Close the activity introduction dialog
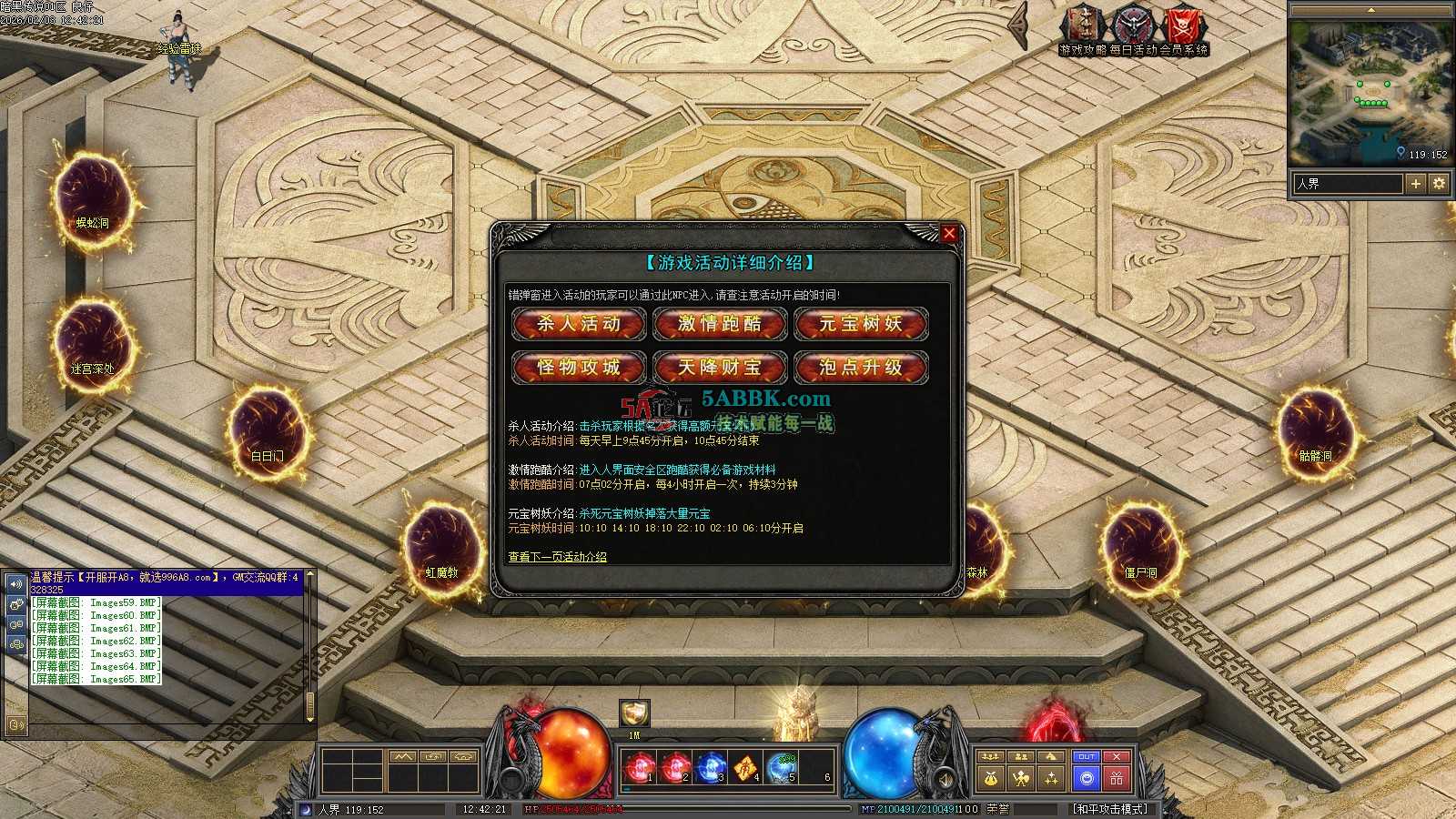 [949, 233]
